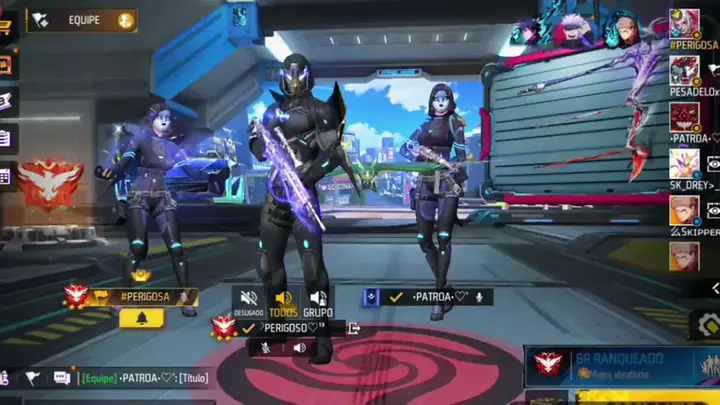Screen dimensions: 720x405
Task: Select #PERIGOSA in the friends list
Action: (x=685, y=24)
